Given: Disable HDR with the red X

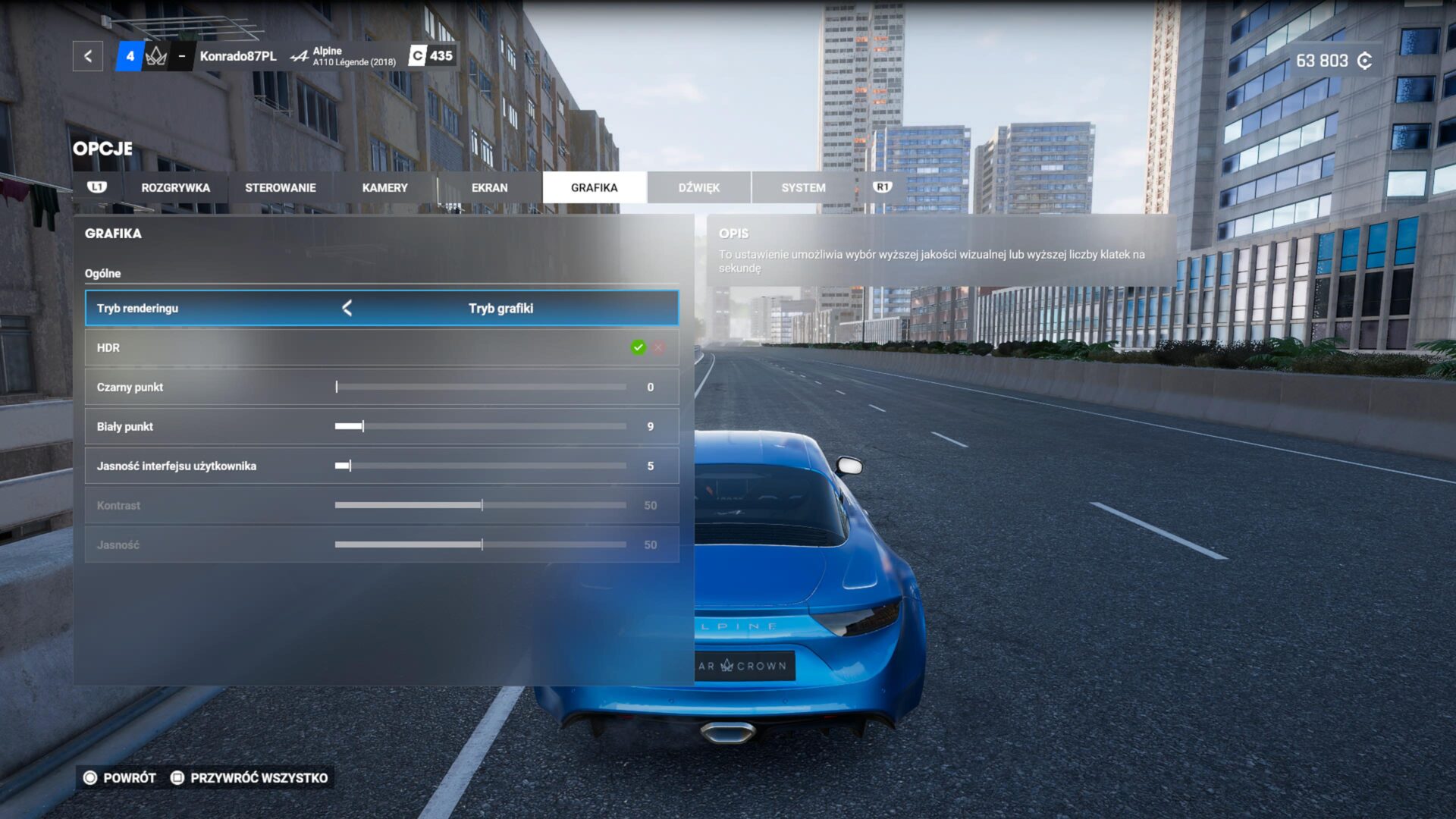Looking at the screenshot, I should tap(658, 347).
